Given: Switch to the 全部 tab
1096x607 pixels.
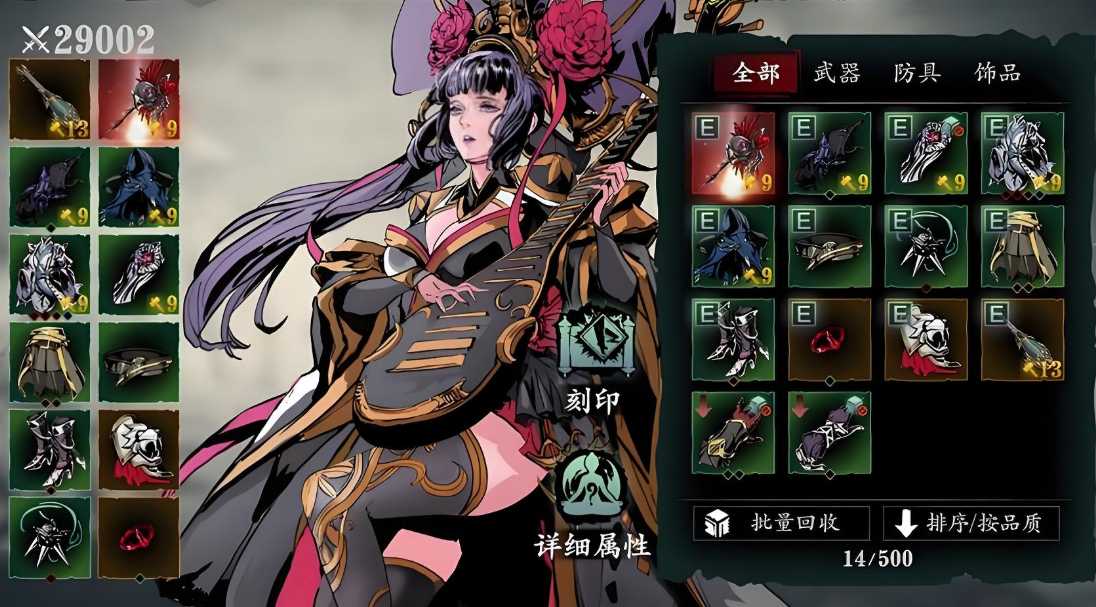Looking at the screenshot, I should pos(756,73).
